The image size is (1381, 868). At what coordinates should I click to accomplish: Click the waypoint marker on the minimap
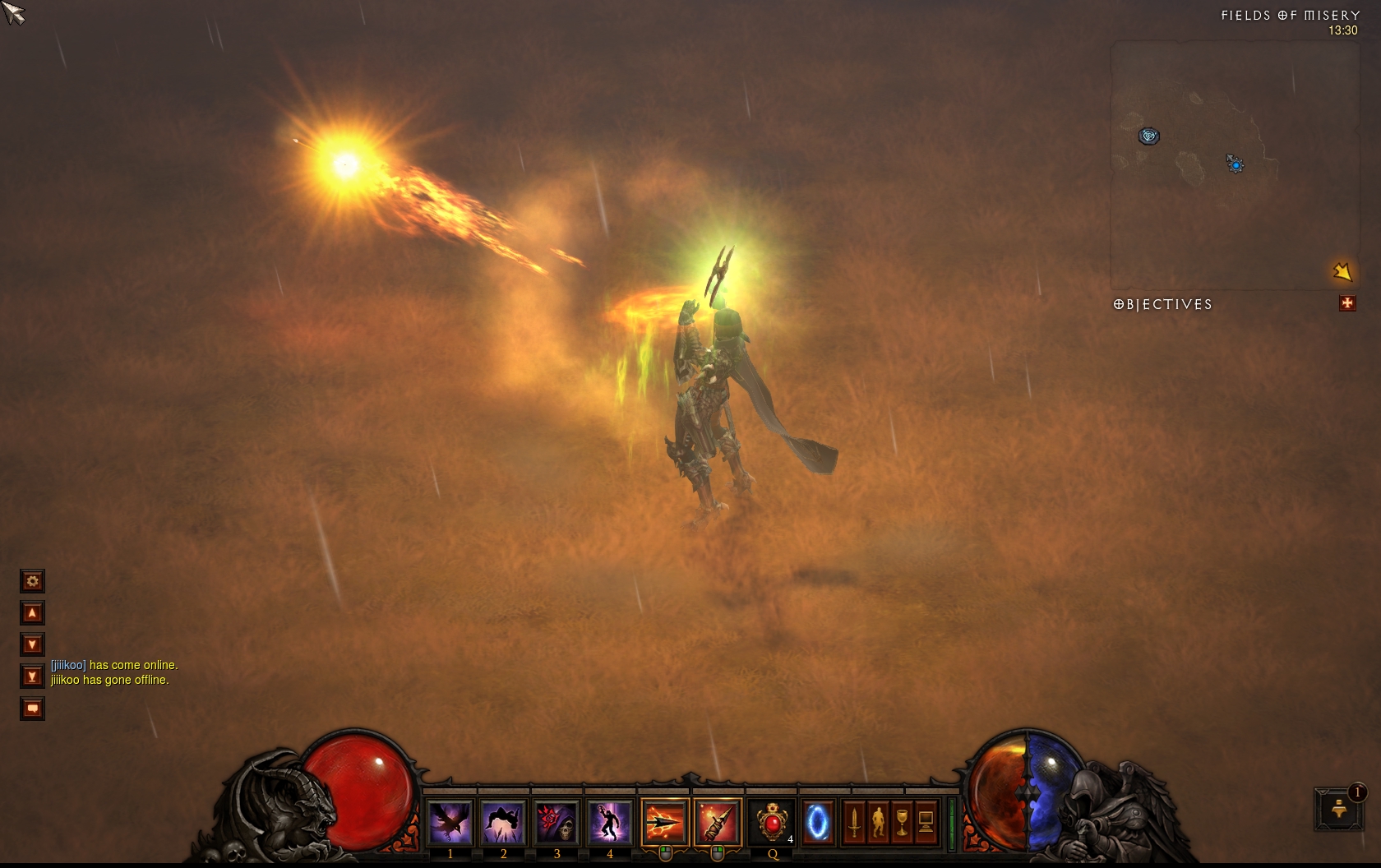point(1148,136)
